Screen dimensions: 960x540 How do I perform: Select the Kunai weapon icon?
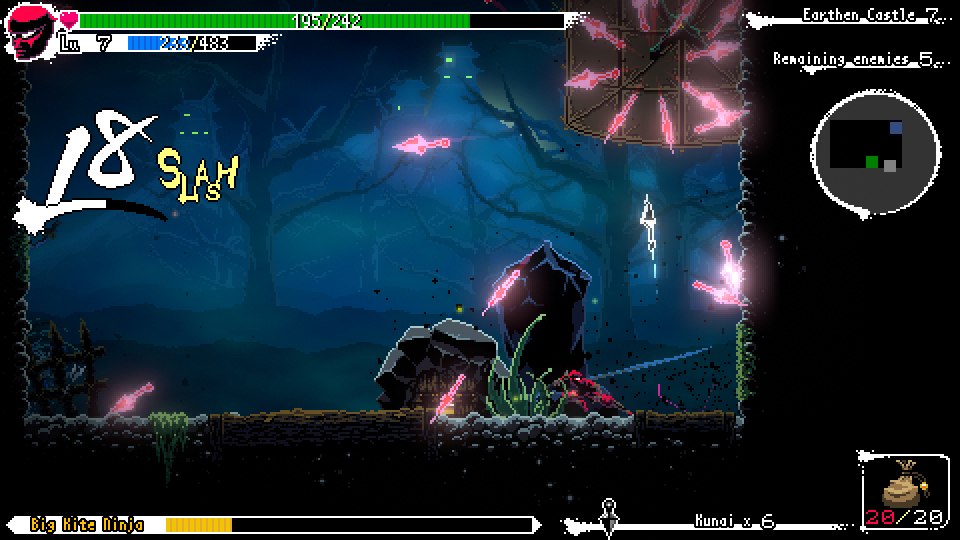pyautogui.click(x=608, y=515)
